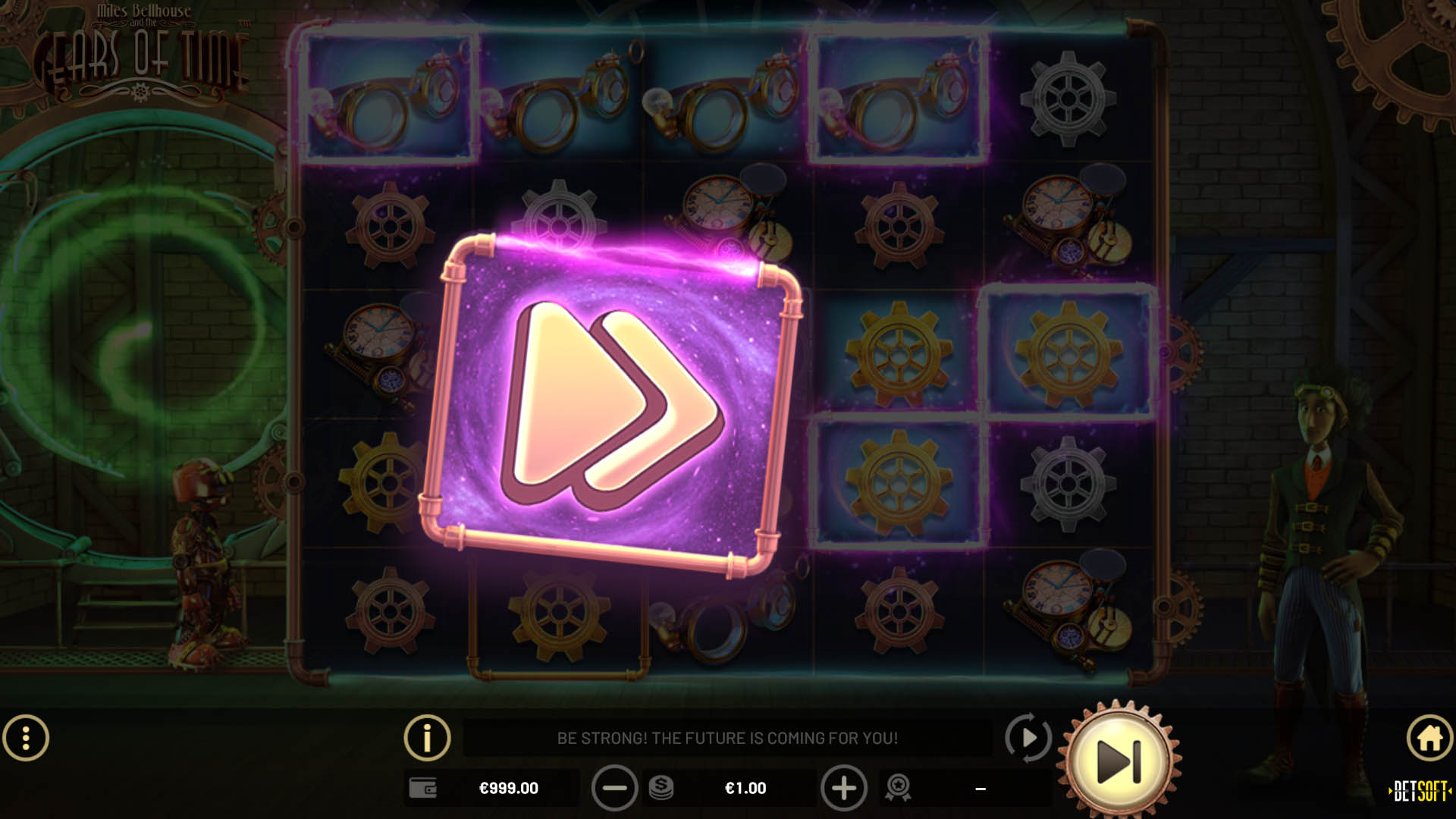Image resolution: width=1456 pixels, height=819 pixels.
Task: Start autoplay using the circular arrows icon
Action: coord(1028,736)
